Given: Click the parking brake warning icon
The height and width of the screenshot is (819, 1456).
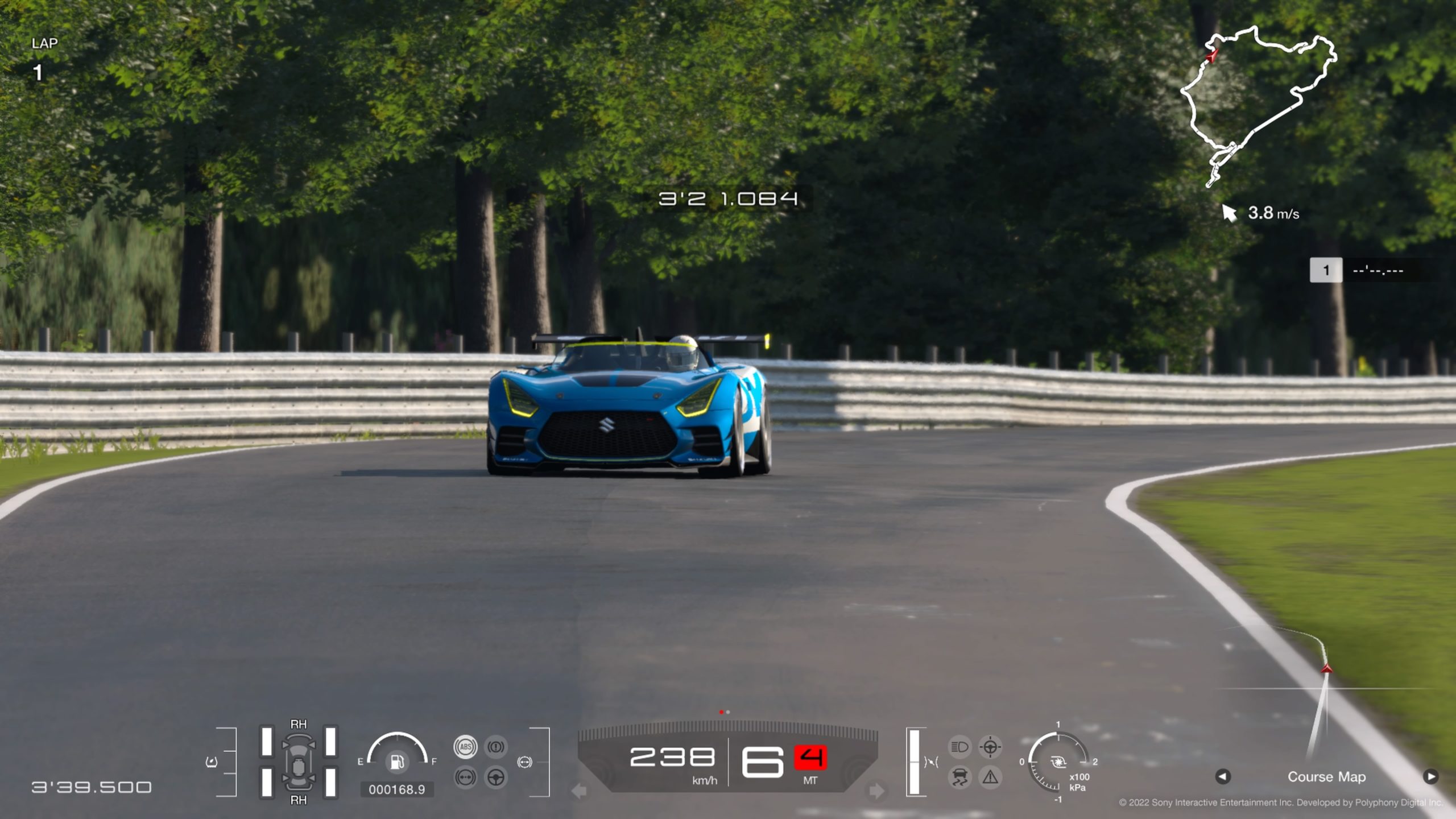Looking at the screenshot, I should point(496,747).
